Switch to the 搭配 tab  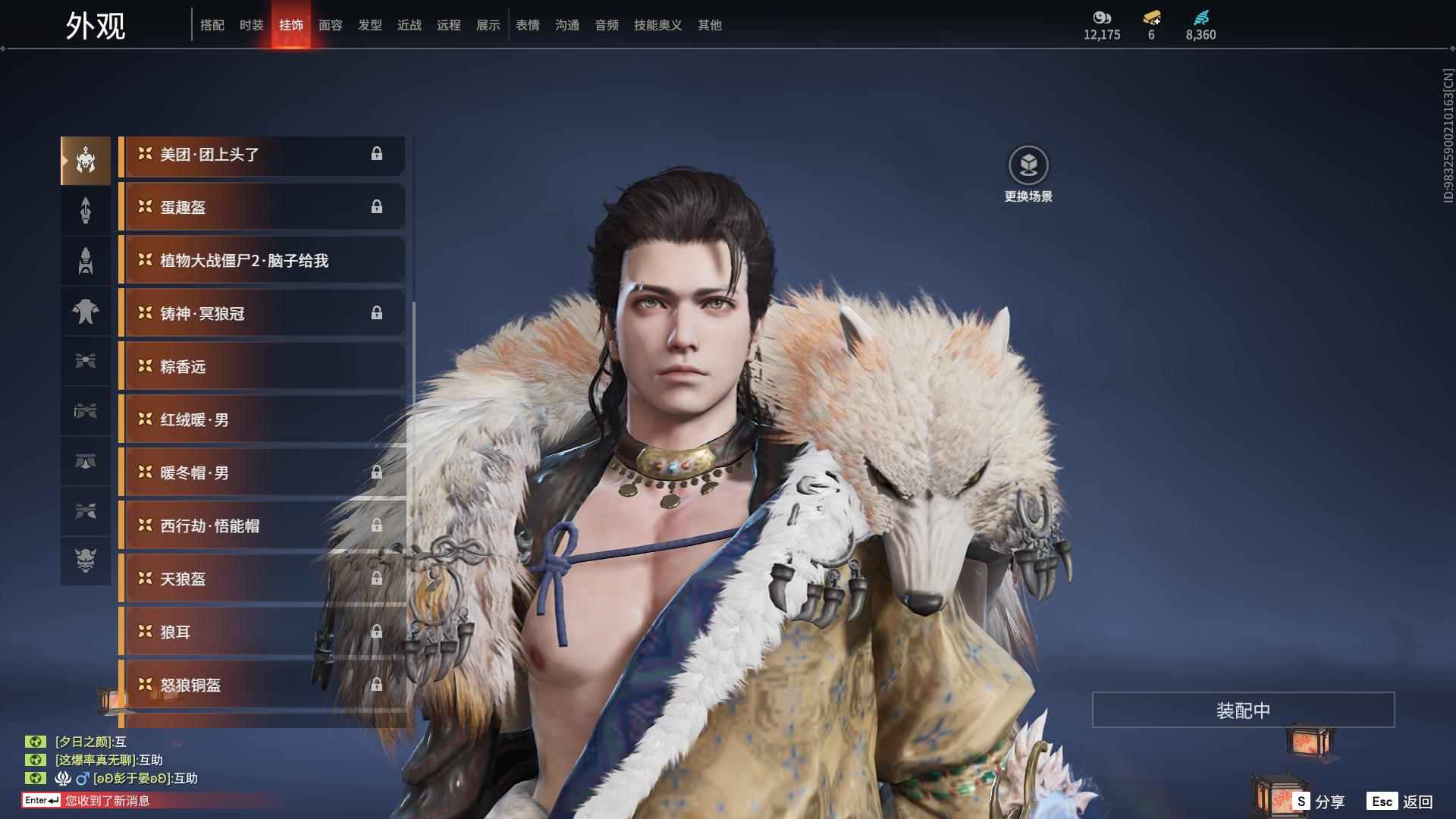pos(212,25)
